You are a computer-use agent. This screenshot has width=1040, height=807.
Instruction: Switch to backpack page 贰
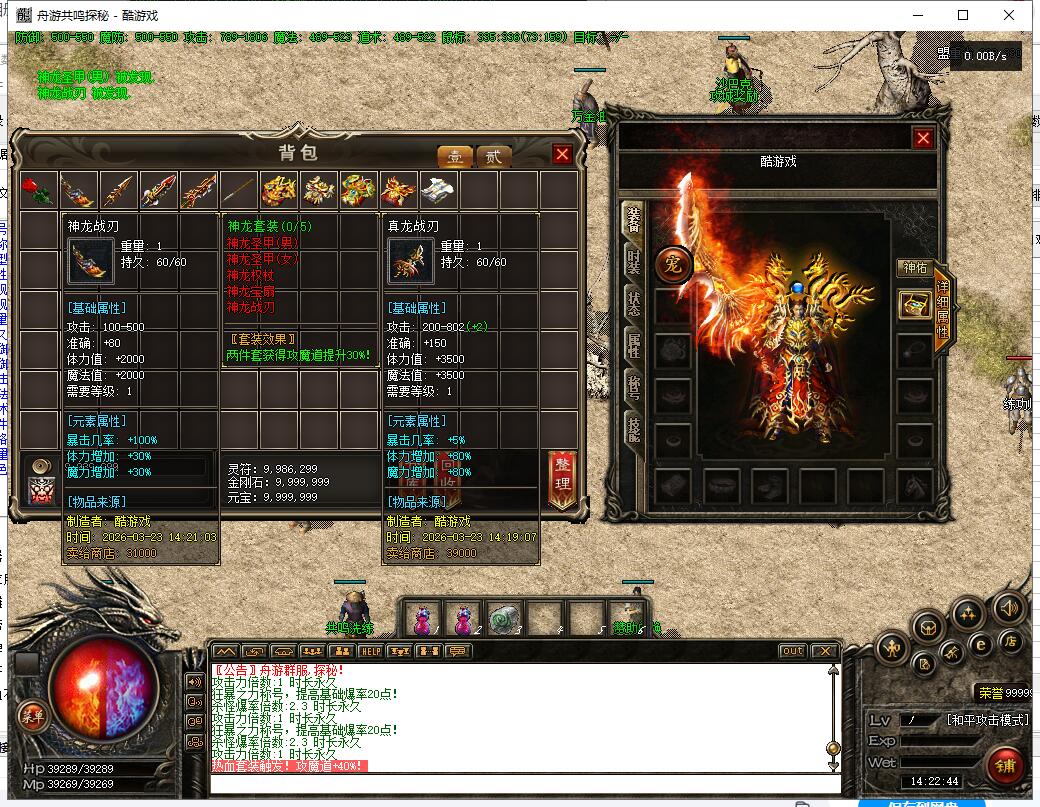(x=492, y=156)
